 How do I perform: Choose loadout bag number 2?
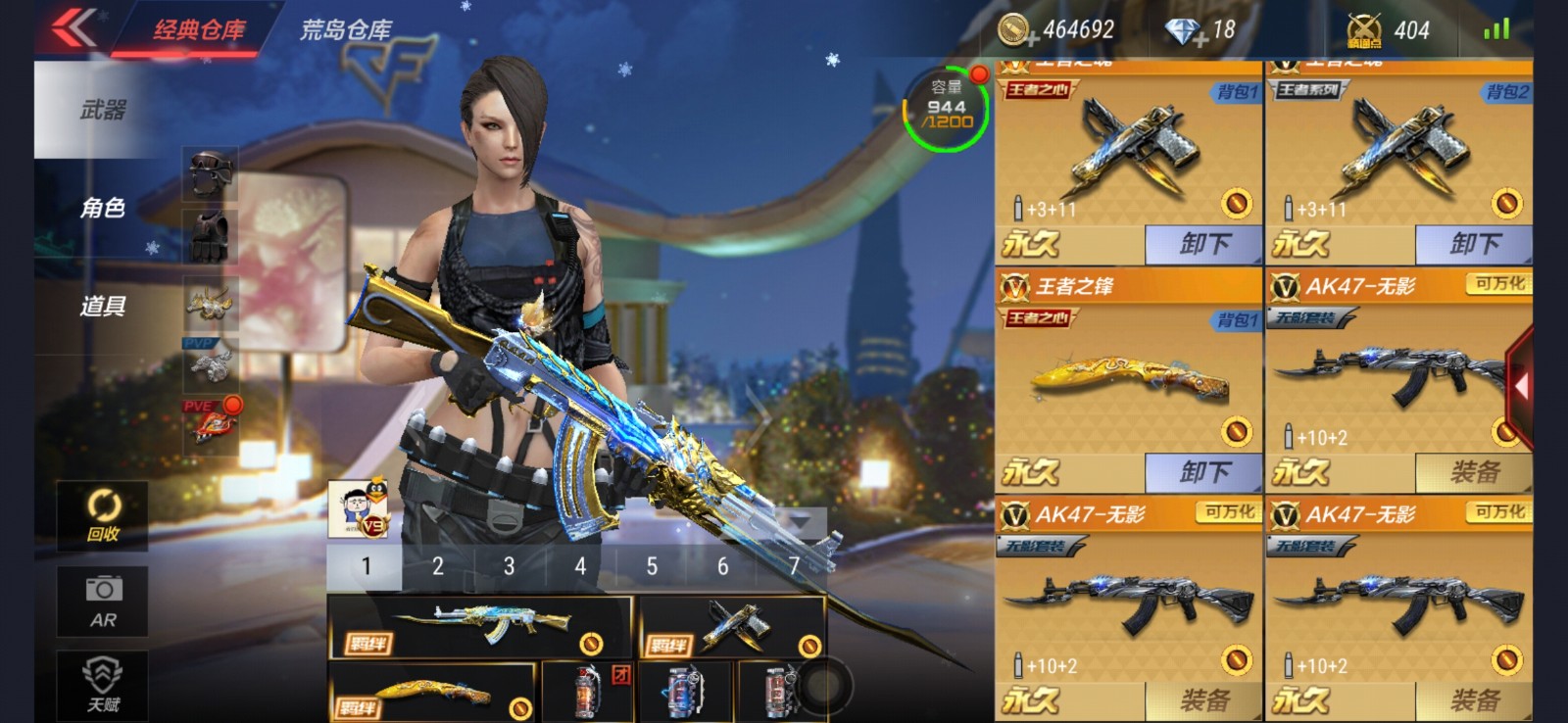click(x=437, y=566)
